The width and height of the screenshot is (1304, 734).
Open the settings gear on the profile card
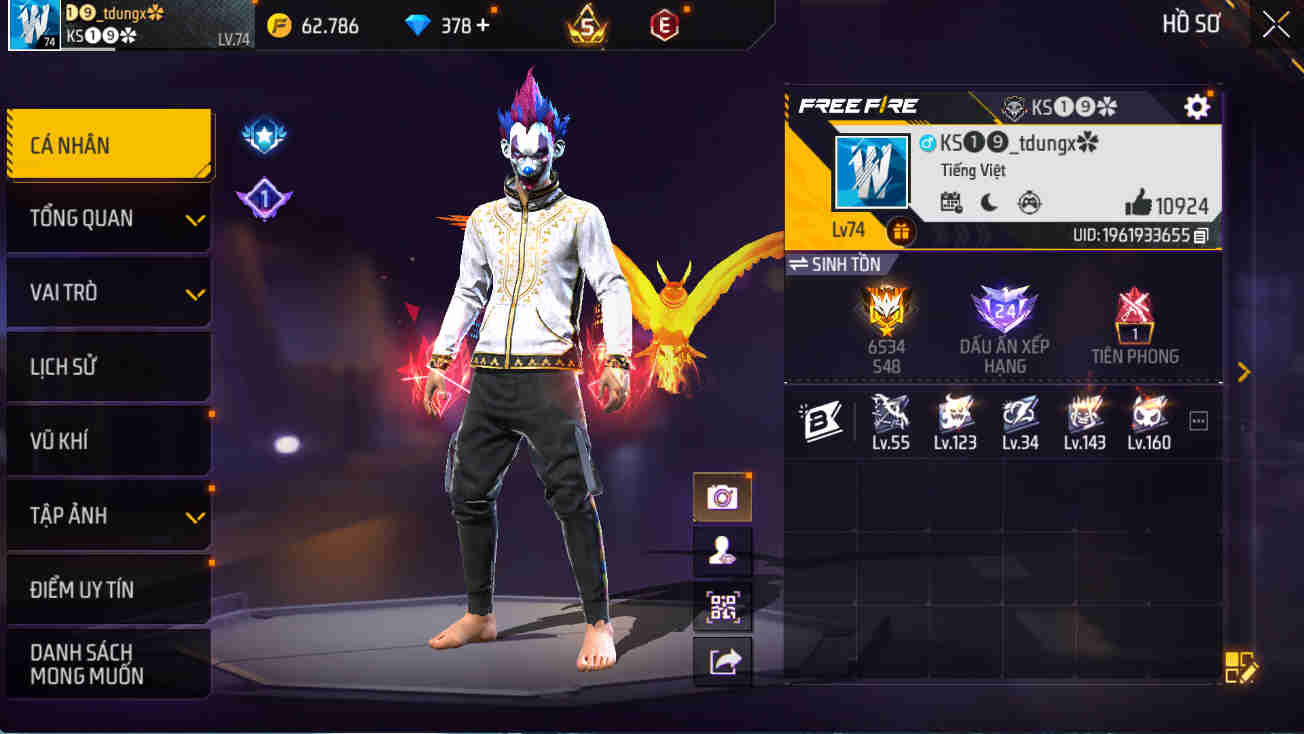1196,107
